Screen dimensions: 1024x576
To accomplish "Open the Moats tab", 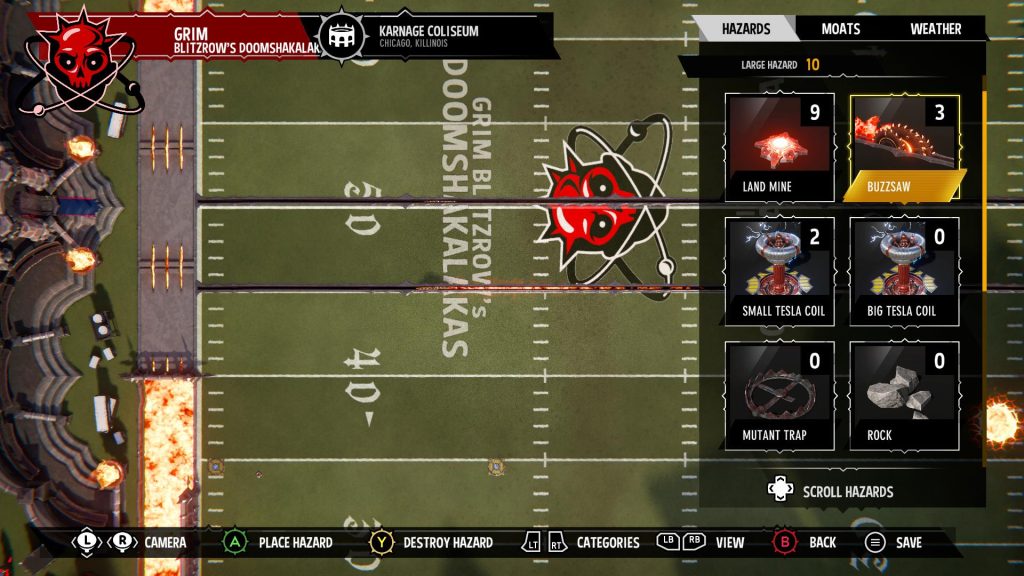I will pos(840,29).
